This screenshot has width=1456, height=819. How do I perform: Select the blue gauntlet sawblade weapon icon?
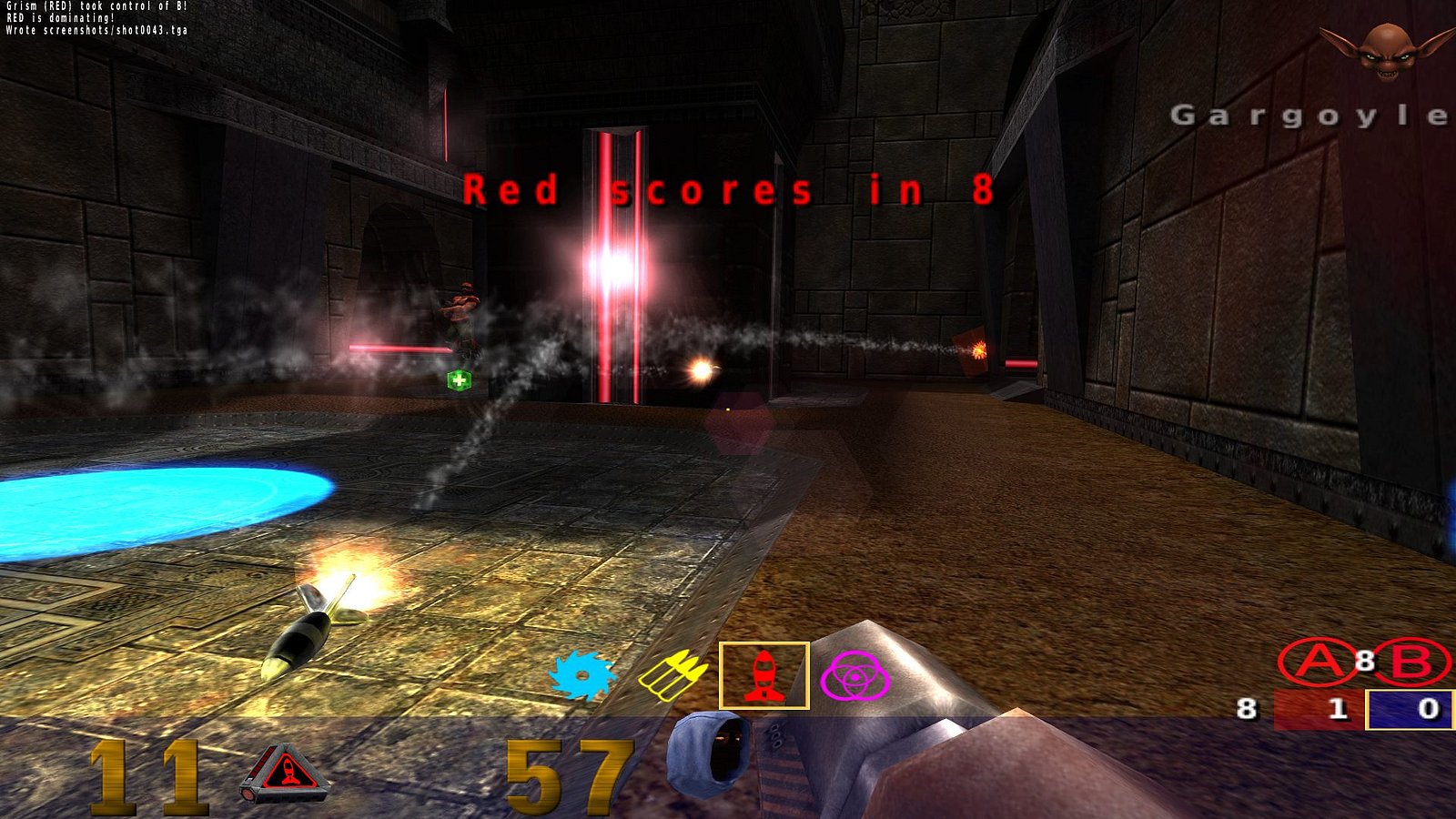tap(582, 676)
